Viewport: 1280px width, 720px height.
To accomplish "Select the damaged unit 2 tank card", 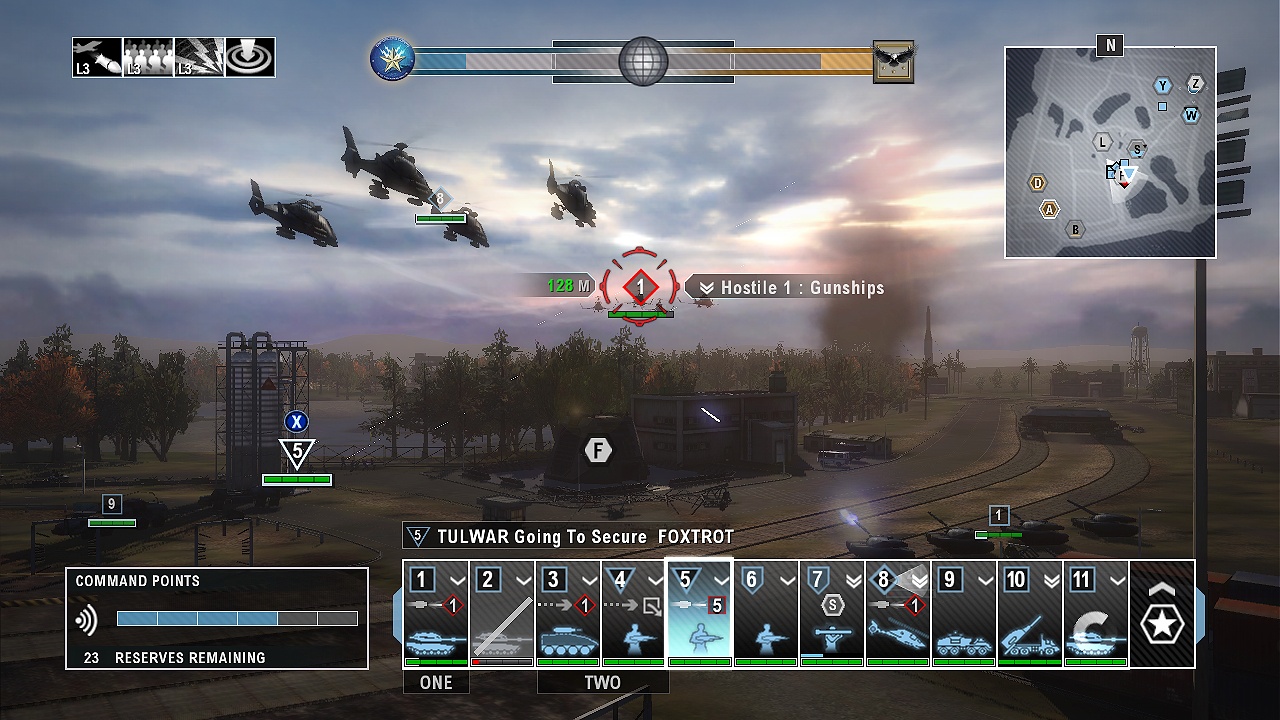I will tap(502, 613).
